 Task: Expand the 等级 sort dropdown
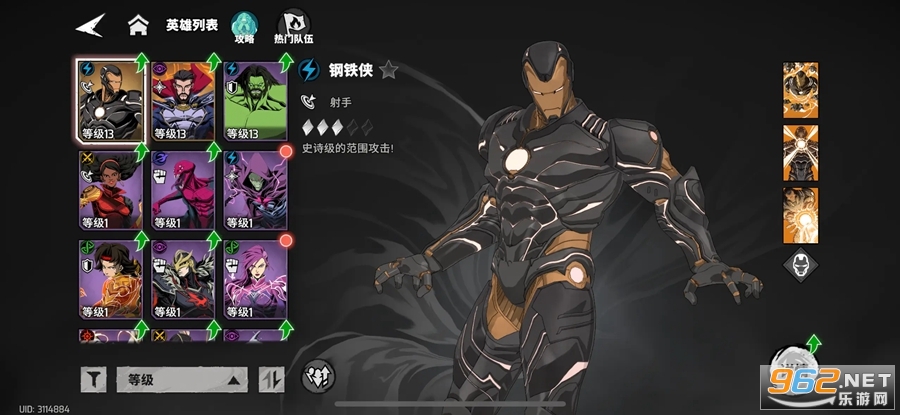(180, 379)
